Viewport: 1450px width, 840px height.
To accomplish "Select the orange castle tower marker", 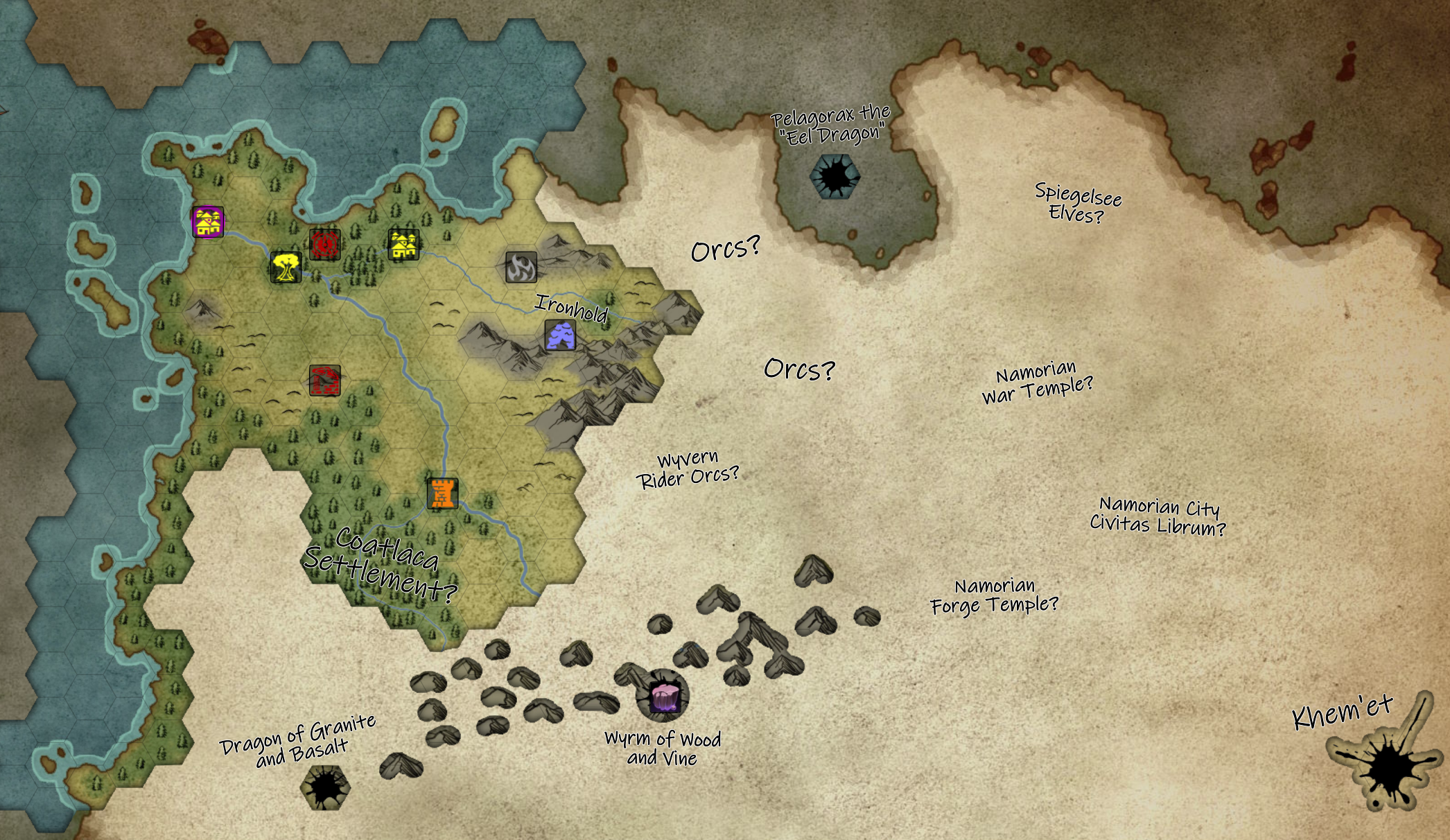I will coord(443,493).
